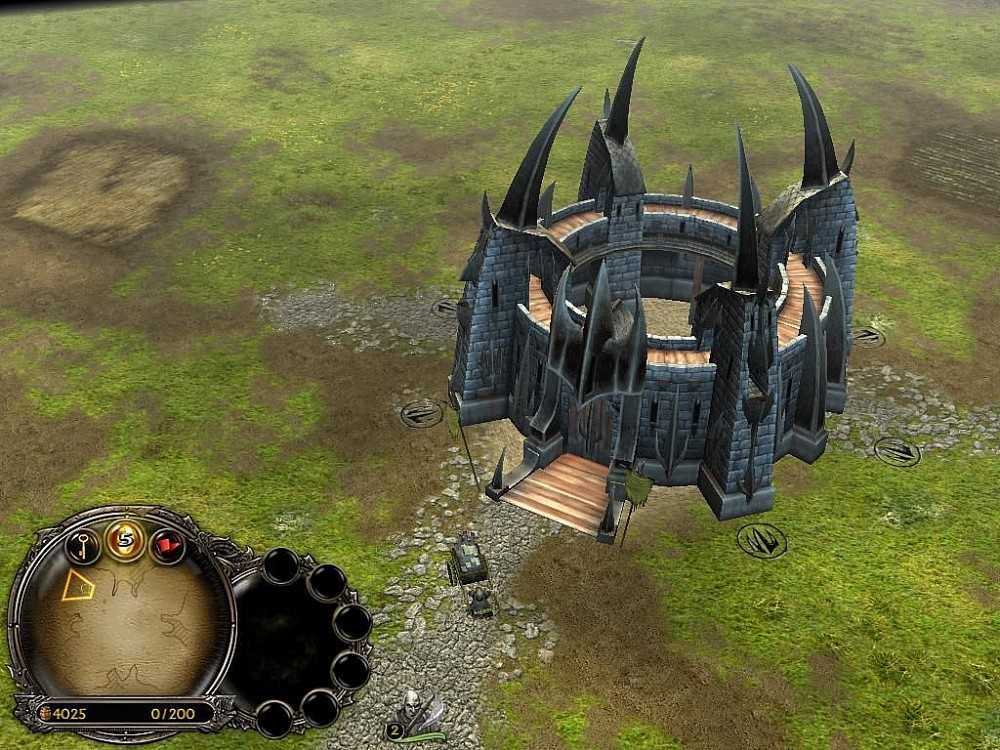The image size is (1000, 750).
Task: Click the key icon above the minimap
Action: (x=82, y=545)
